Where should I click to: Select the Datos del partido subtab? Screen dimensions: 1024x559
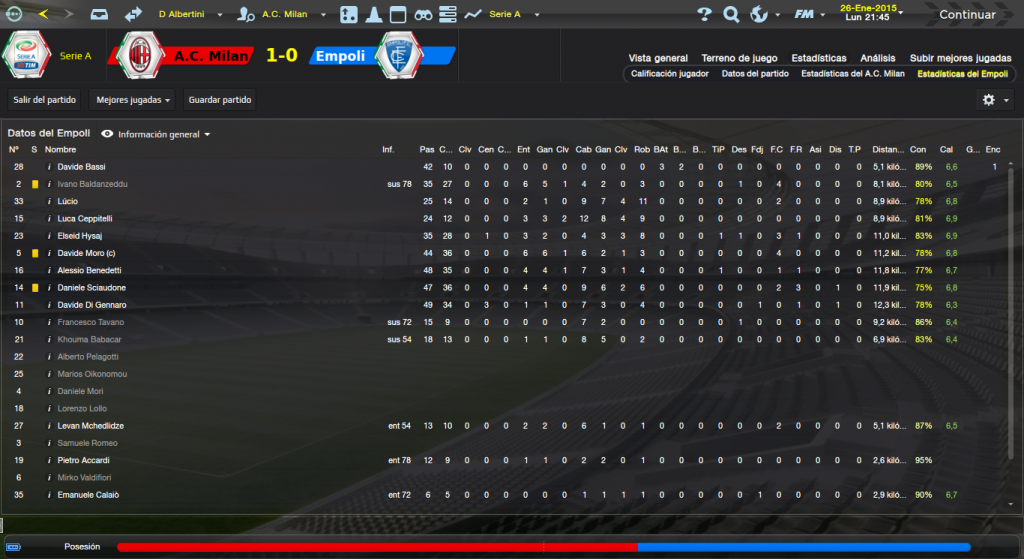pos(755,74)
